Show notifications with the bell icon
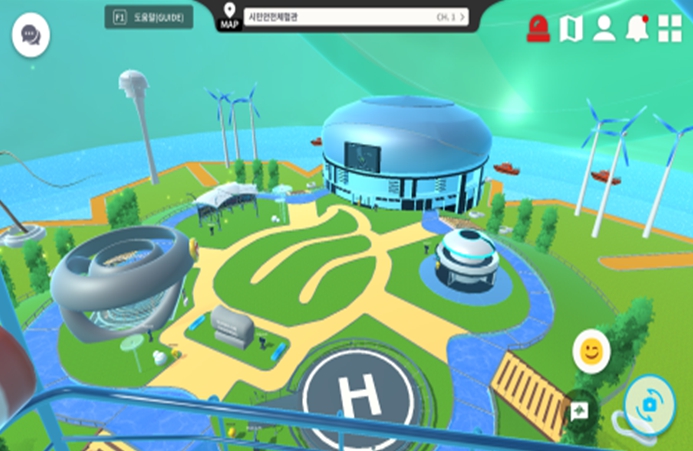The height and width of the screenshot is (451, 693). click(x=636, y=29)
